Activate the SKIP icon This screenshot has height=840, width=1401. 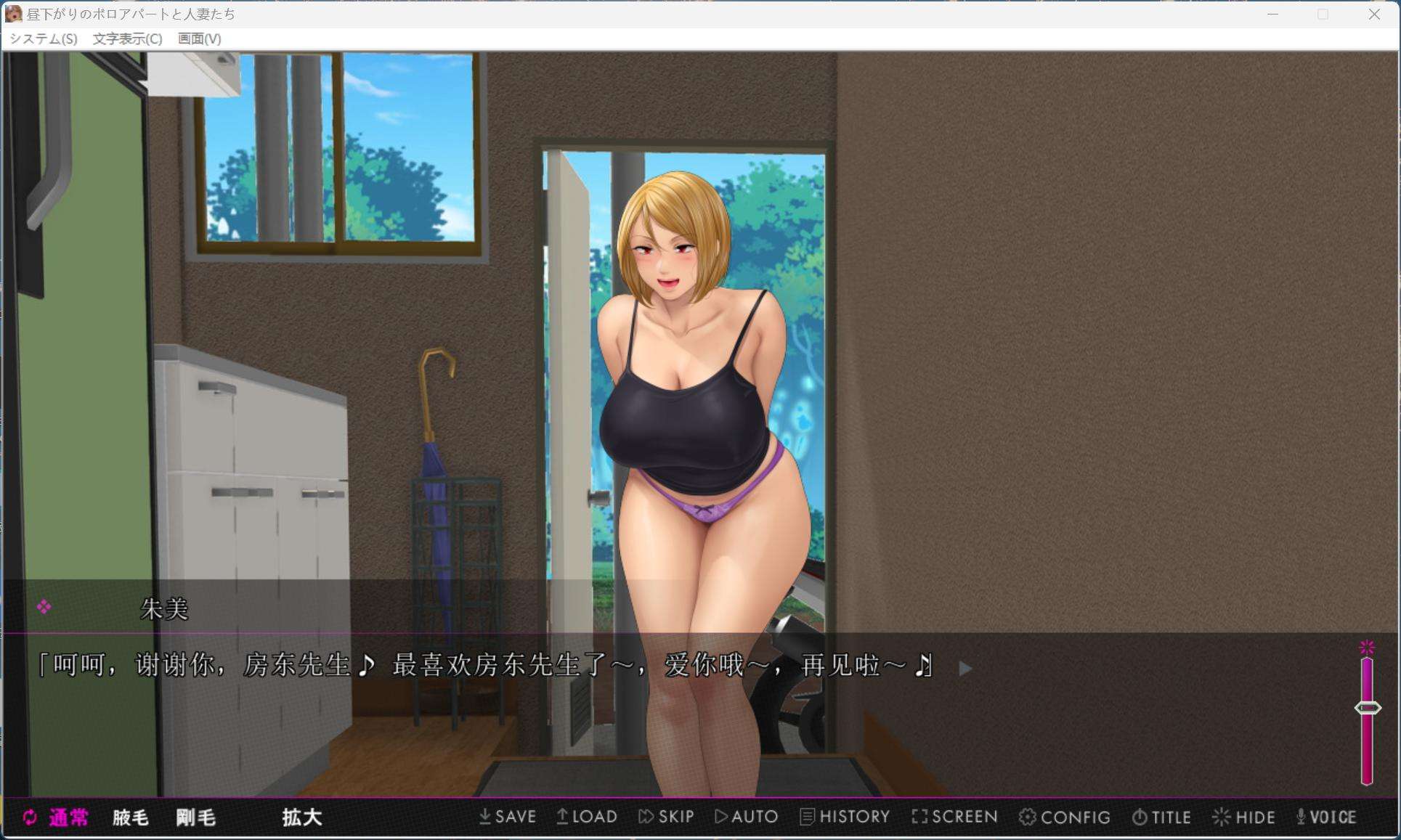point(667,817)
